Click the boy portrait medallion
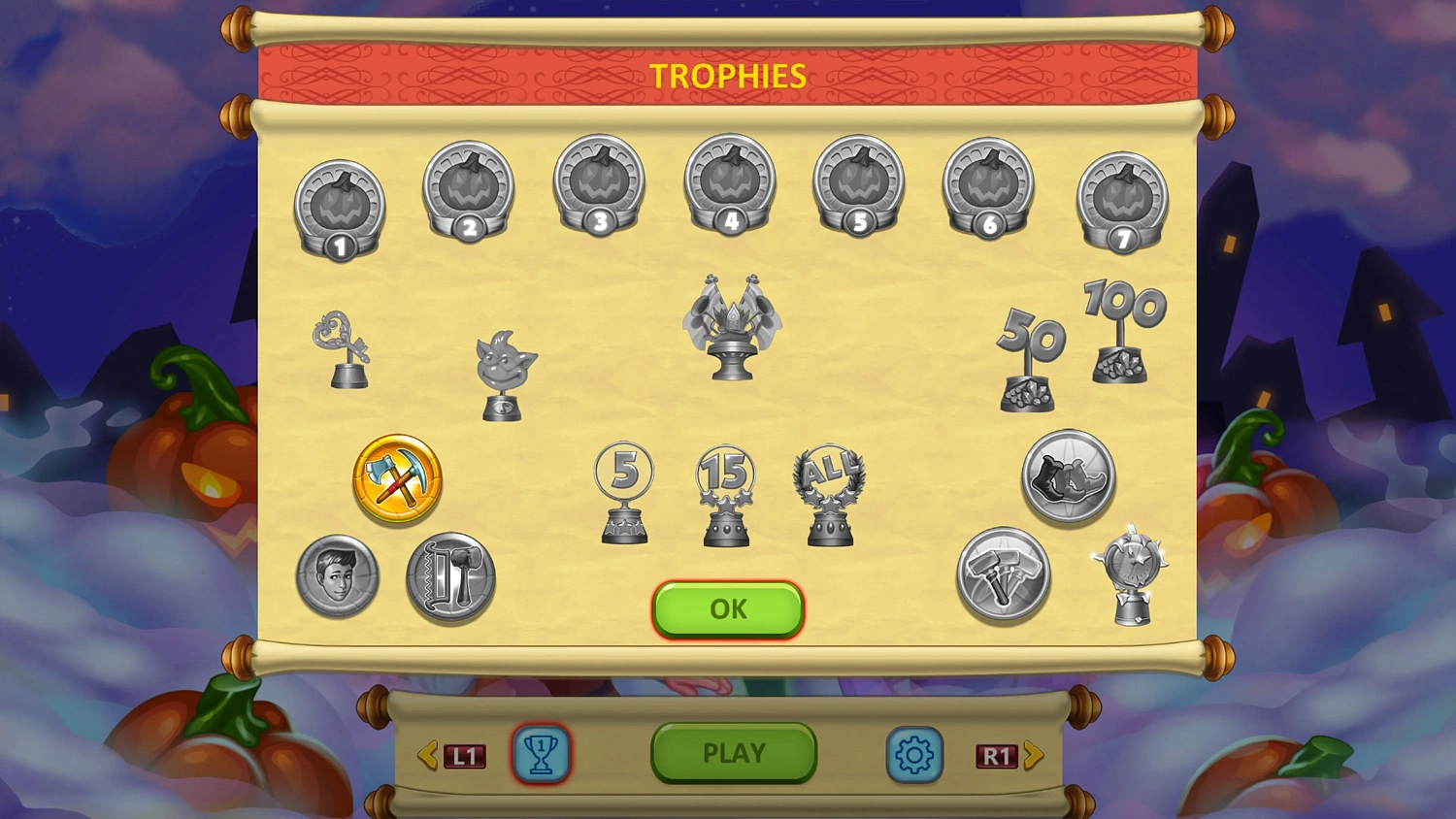1456x819 pixels. 337,577
